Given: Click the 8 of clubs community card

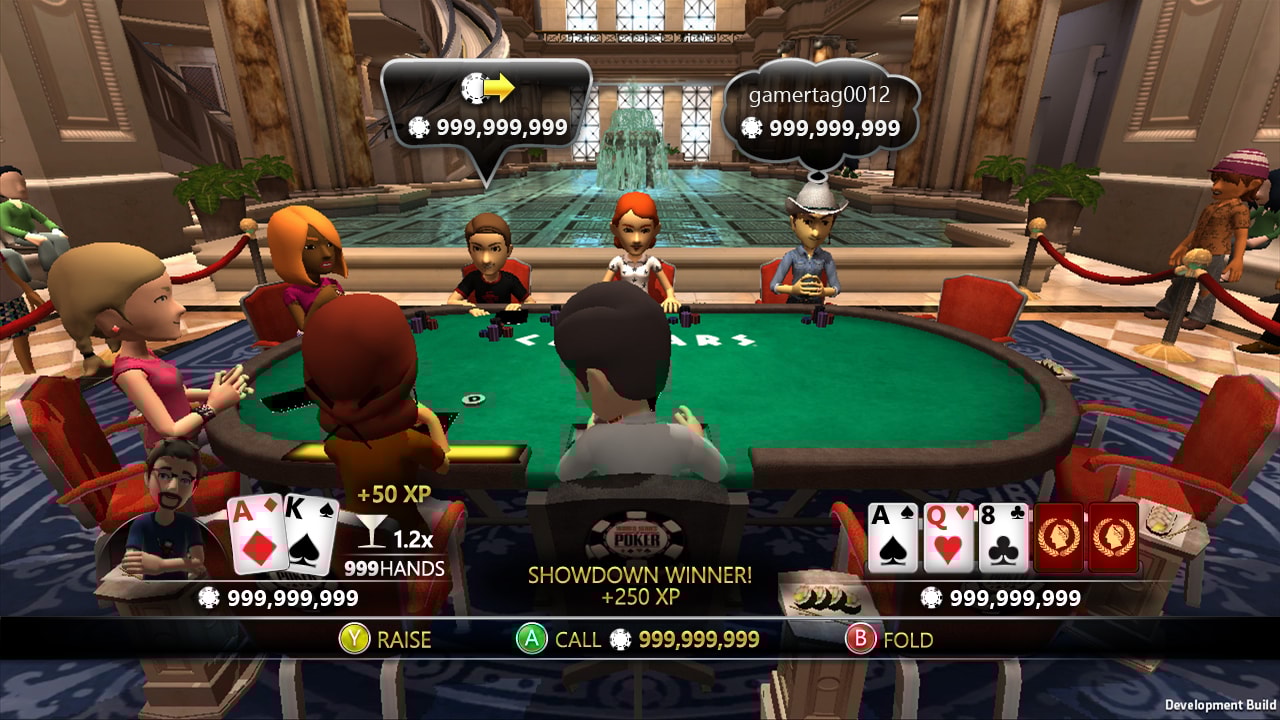Looking at the screenshot, I should 1004,538.
